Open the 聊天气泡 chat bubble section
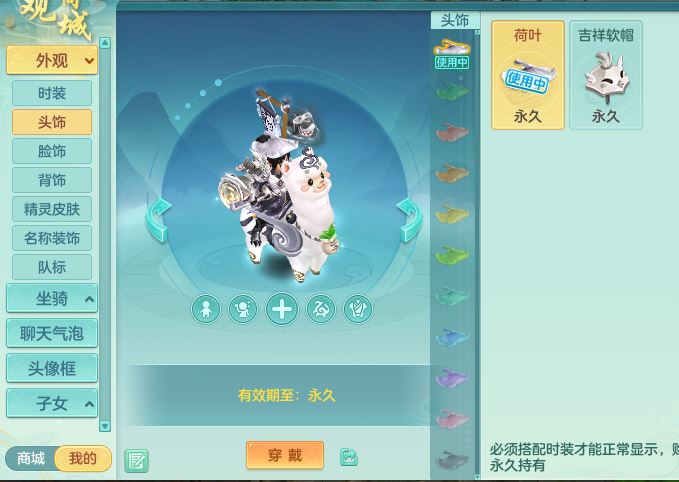Screen dimensions: 679x482 52,333
